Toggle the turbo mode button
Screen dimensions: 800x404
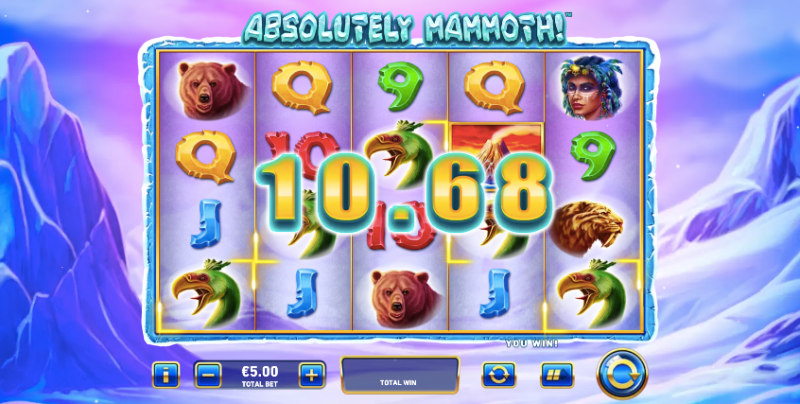tap(555, 375)
